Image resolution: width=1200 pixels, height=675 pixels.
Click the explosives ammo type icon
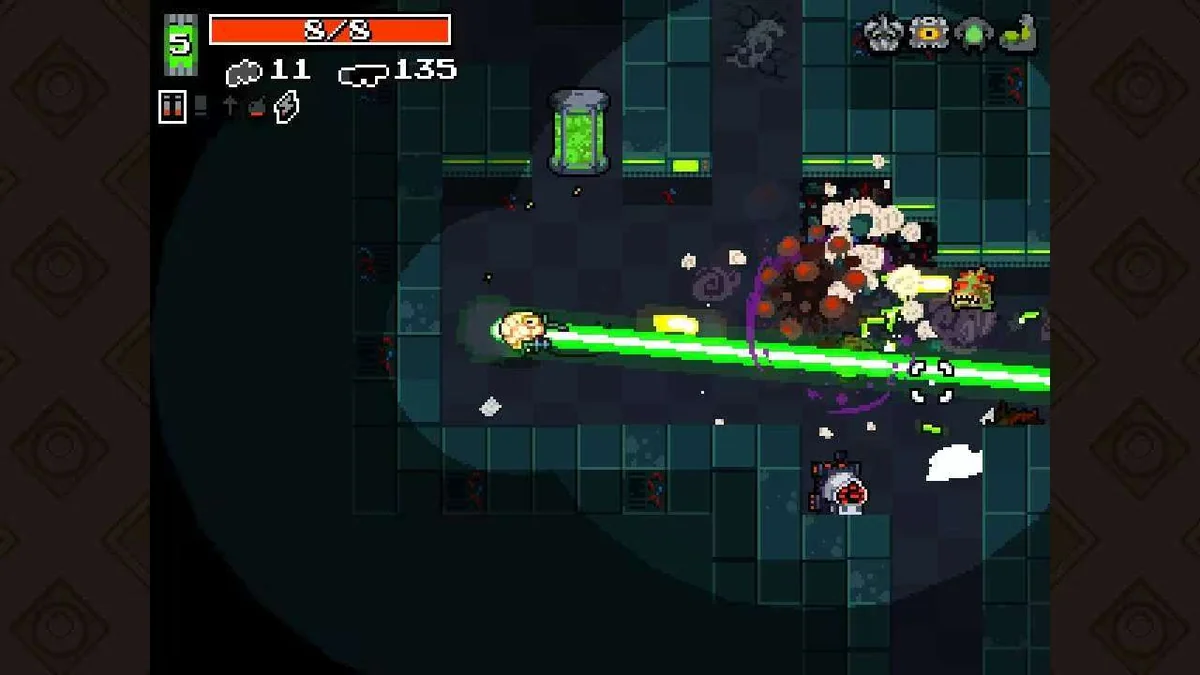[257, 106]
